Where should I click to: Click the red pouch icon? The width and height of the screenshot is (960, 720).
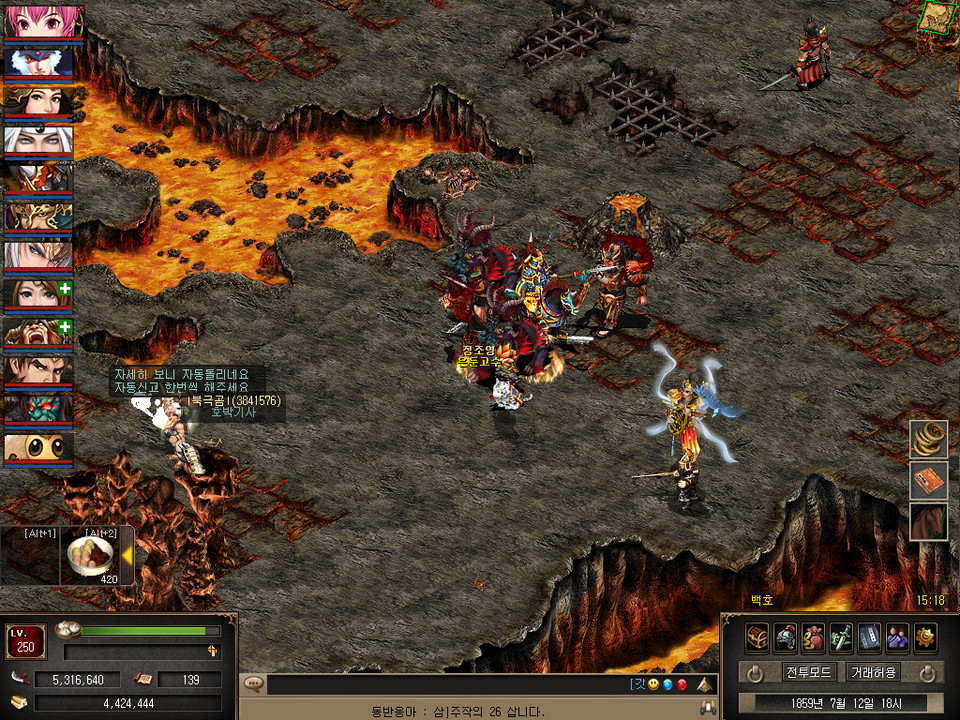813,637
